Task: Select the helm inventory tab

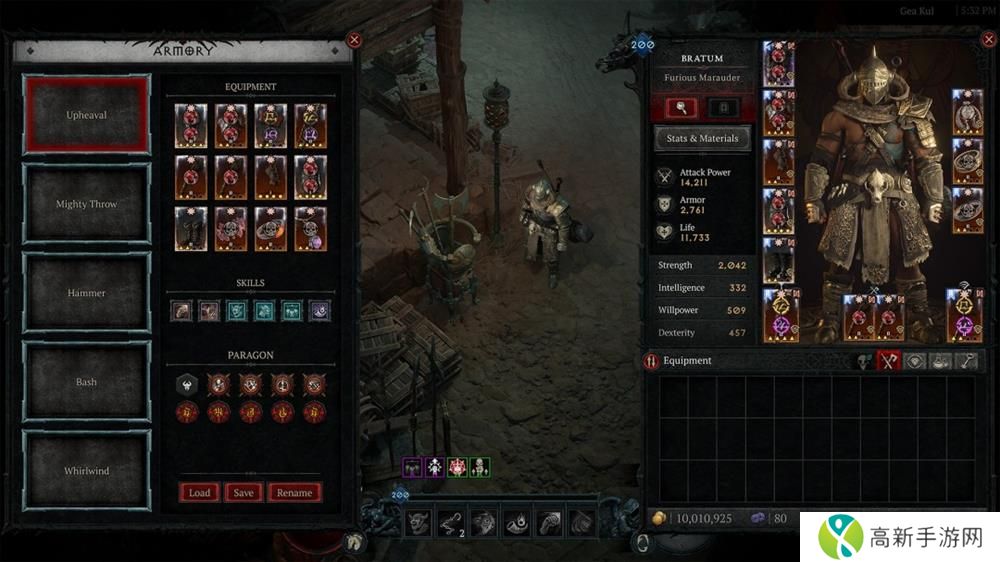Action: point(863,361)
